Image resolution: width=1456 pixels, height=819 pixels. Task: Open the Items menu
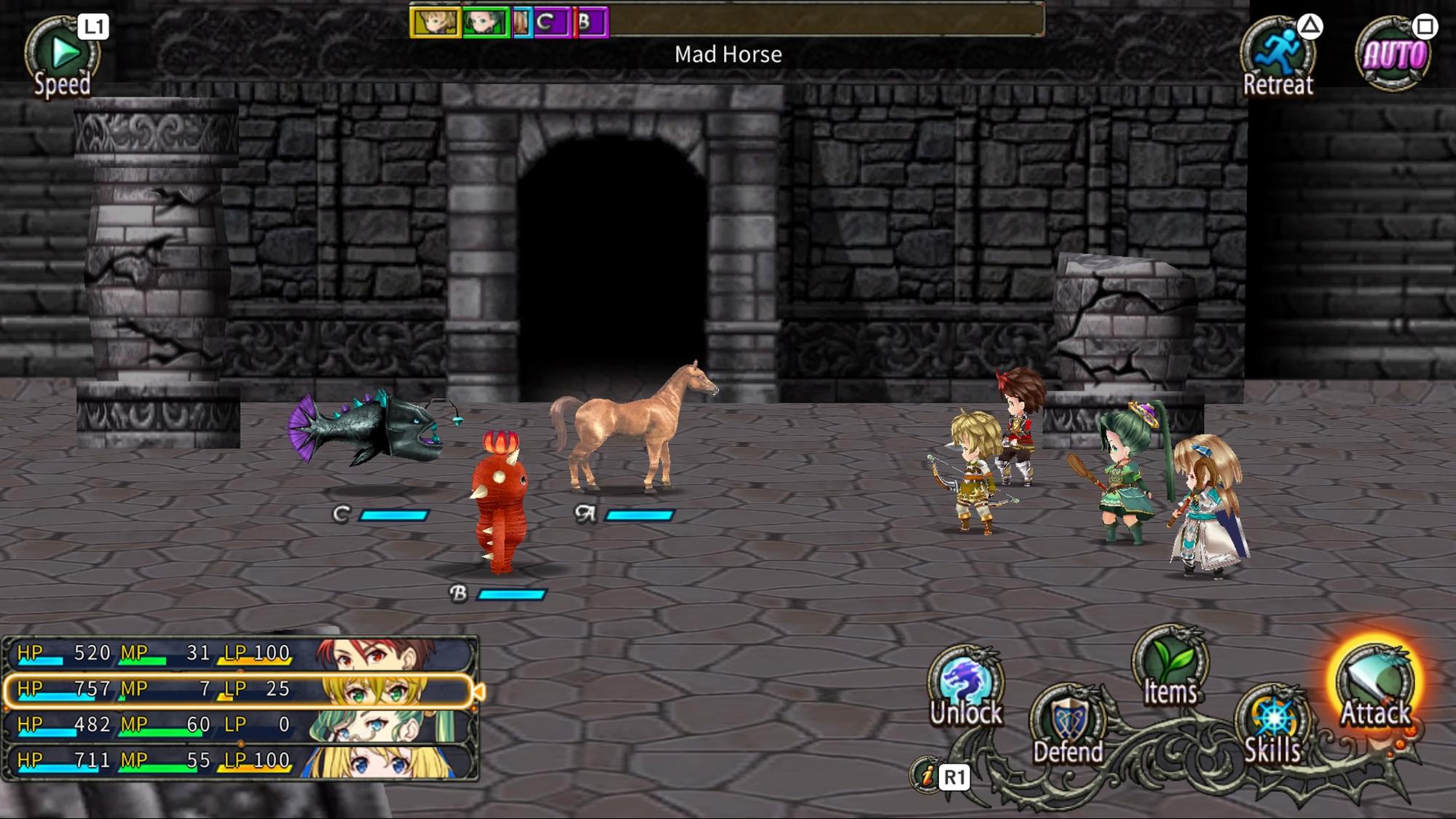pyautogui.click(x=1170, y=667)
